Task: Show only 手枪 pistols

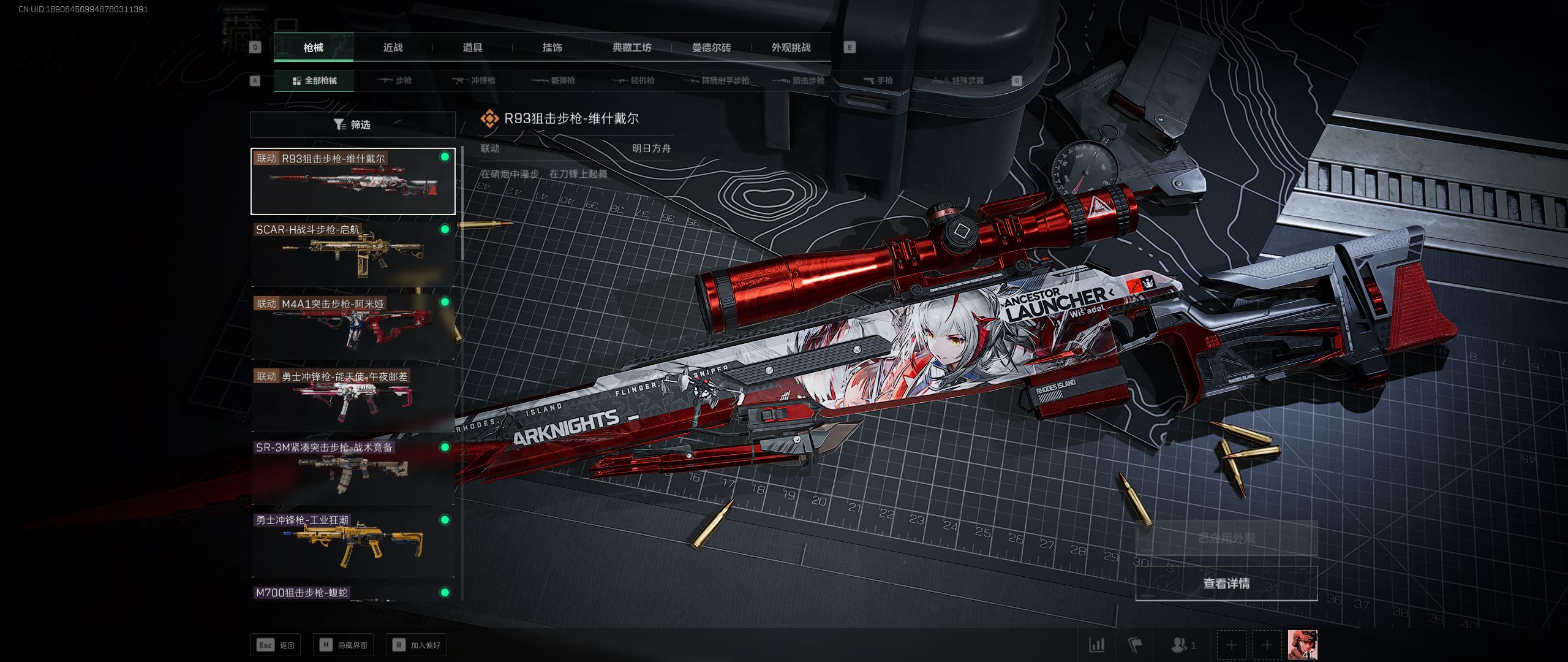Action: pos(878,81)
